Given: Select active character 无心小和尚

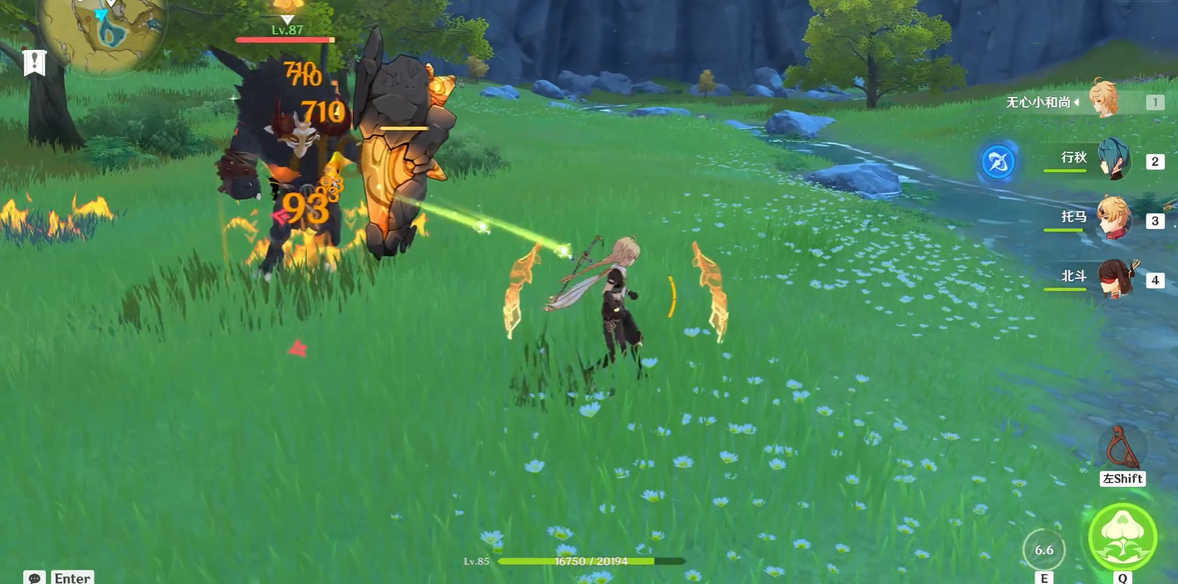Looking at the screenshot, I should [x=1103, y=101].
